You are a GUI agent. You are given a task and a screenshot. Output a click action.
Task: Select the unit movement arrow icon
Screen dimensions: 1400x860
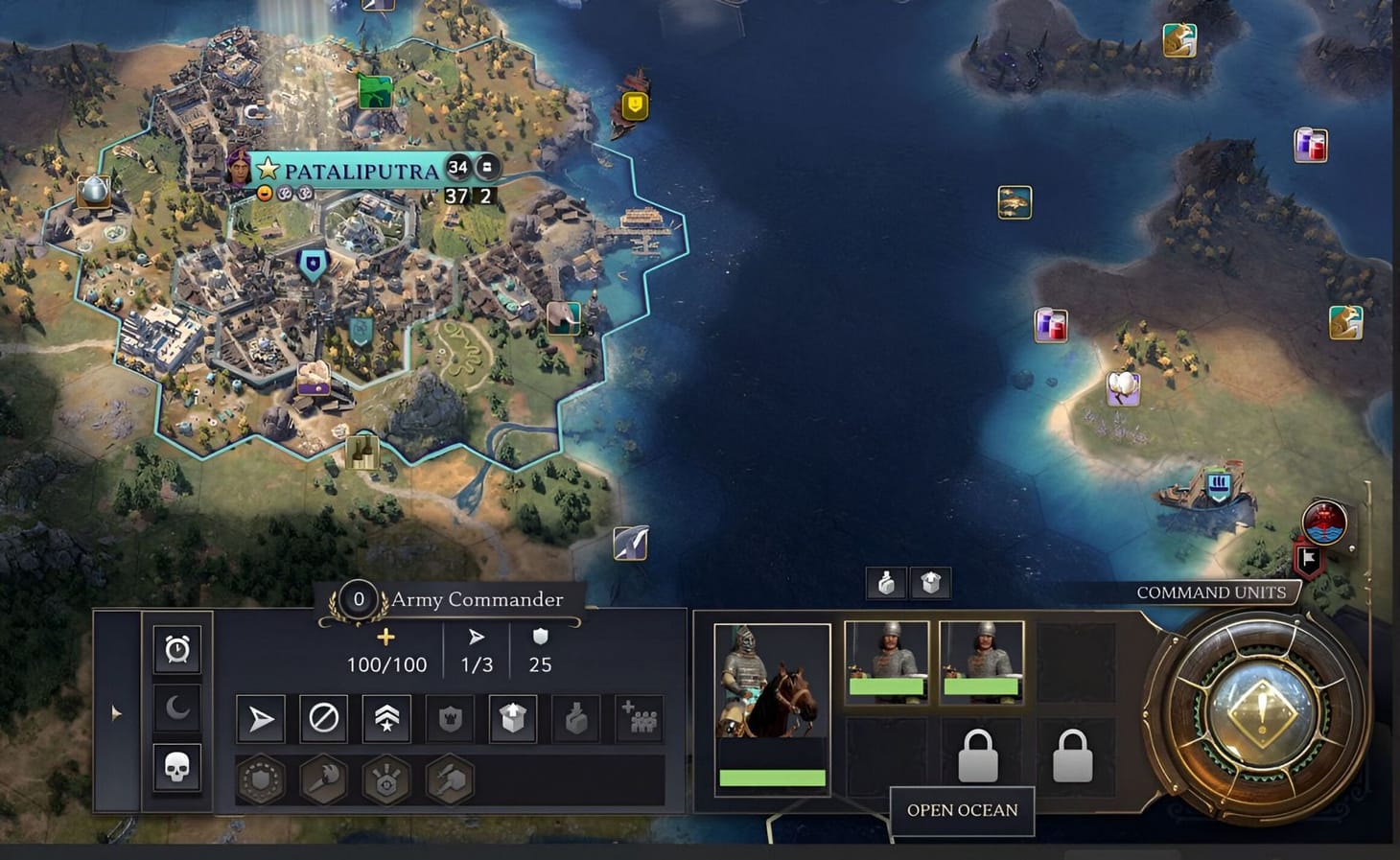pyautogui.click(x=261, y=717)
